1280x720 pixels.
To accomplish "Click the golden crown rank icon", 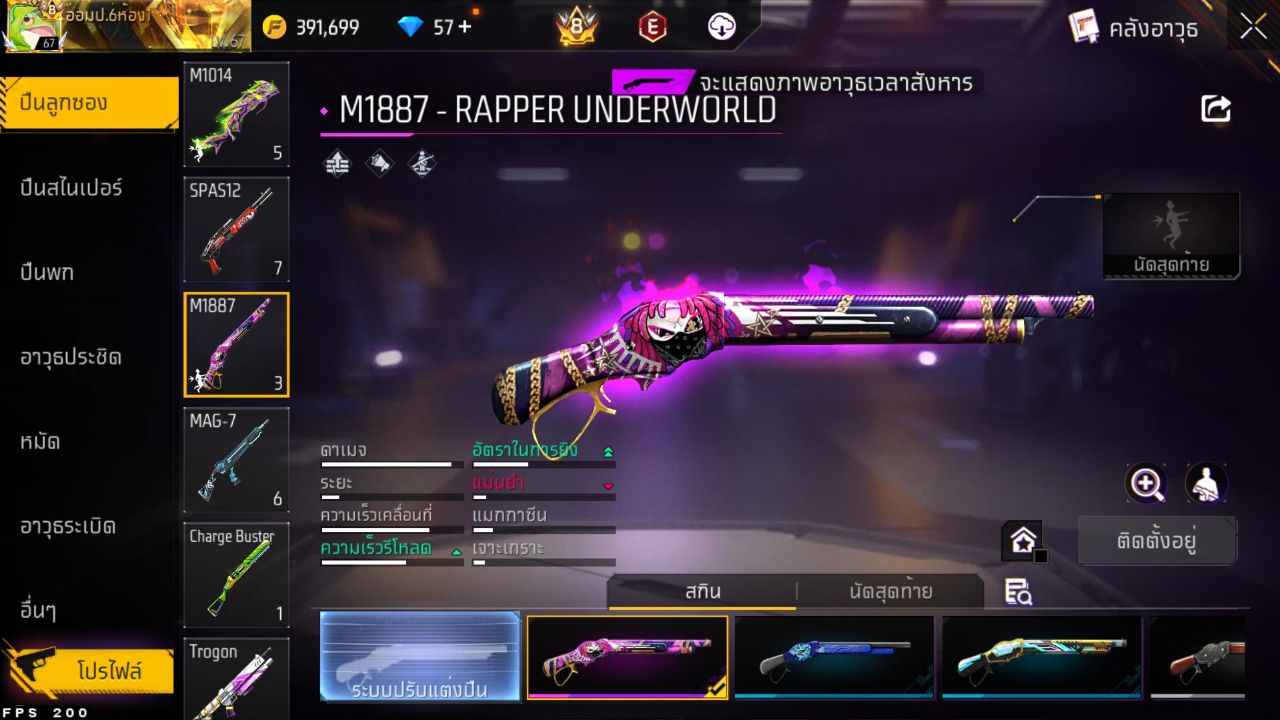I will (x=575, y=27).
